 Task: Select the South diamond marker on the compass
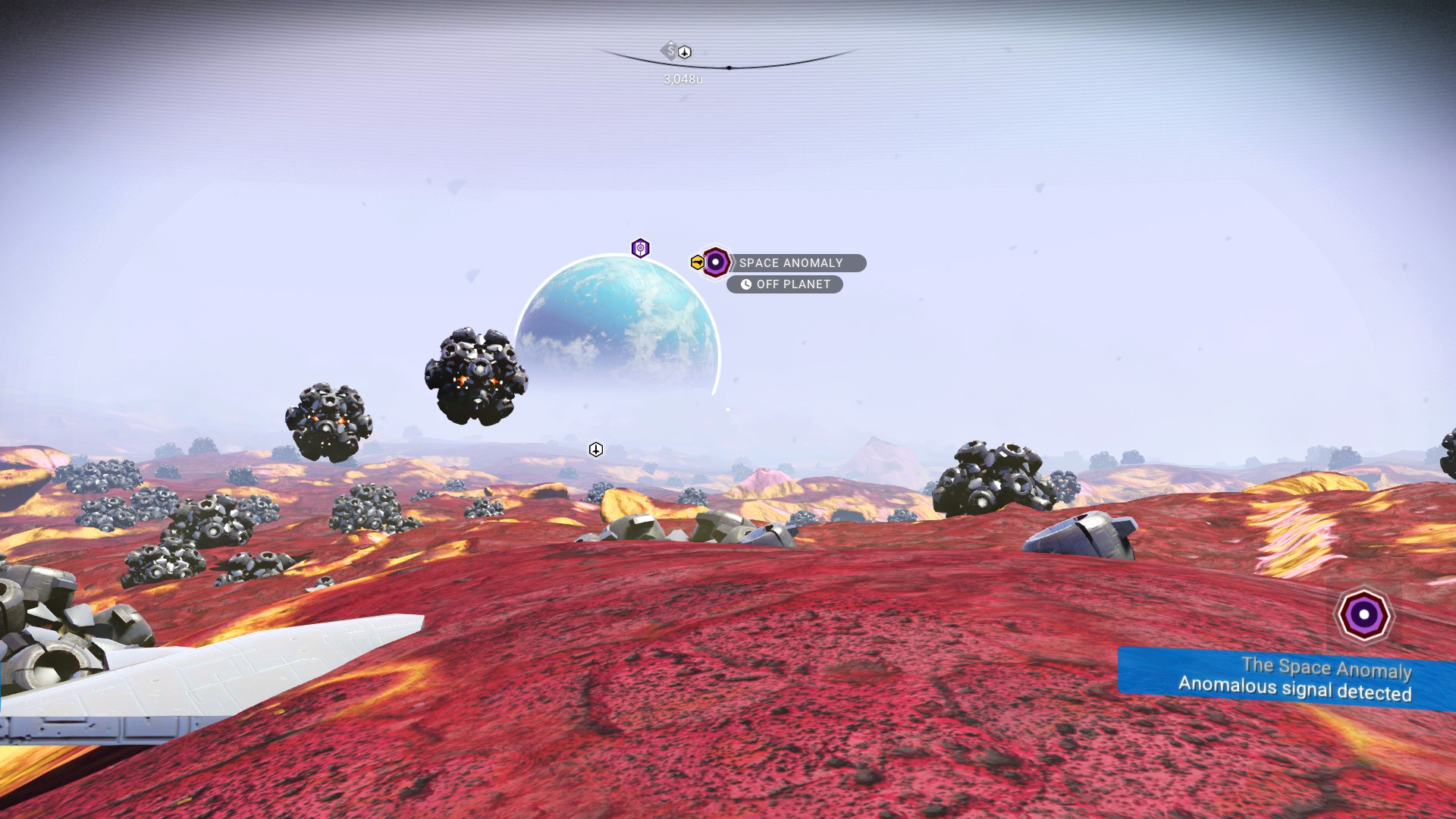[x=669, y=51]
